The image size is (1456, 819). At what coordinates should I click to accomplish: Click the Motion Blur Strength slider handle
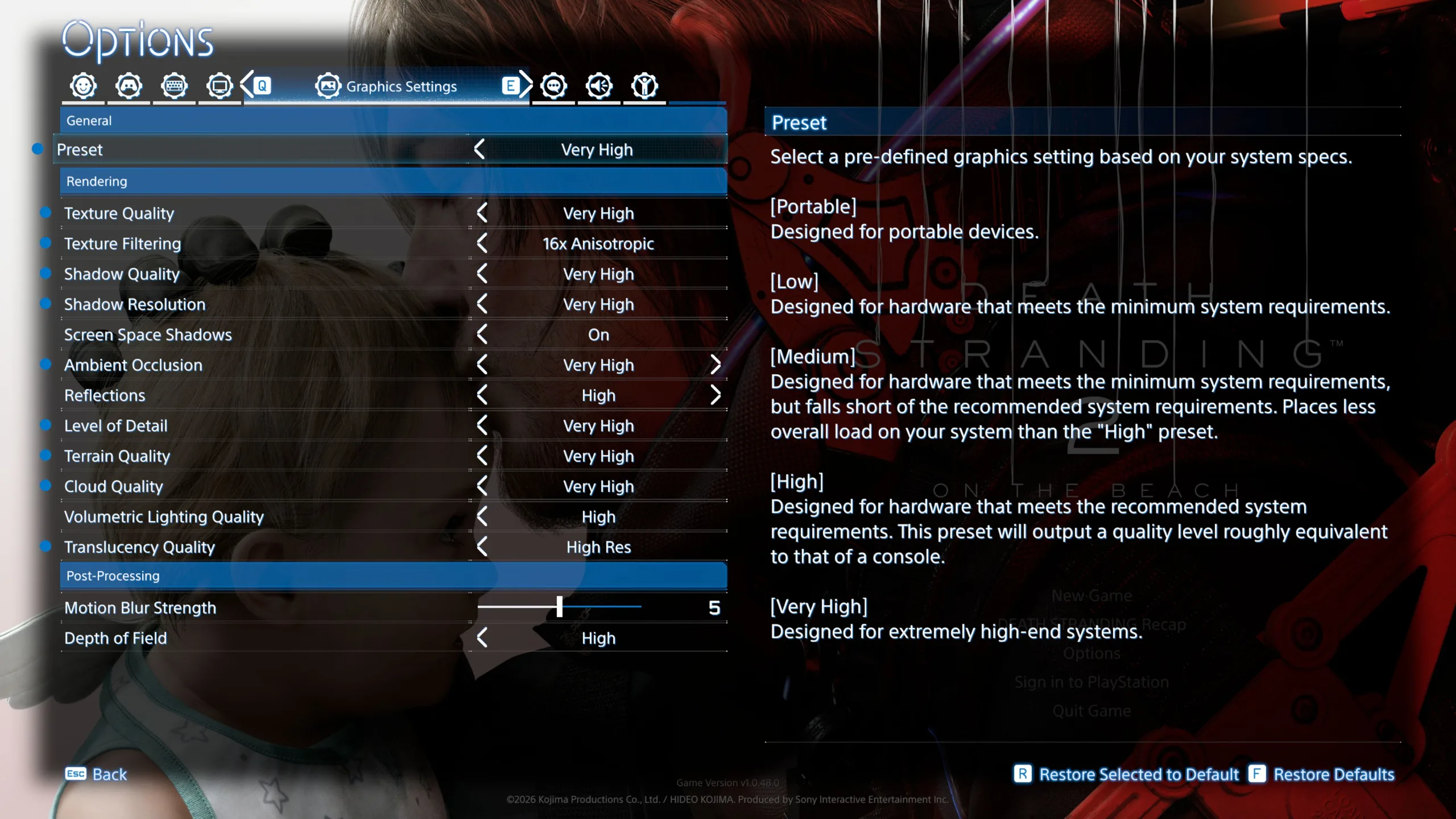coord(560,607)
